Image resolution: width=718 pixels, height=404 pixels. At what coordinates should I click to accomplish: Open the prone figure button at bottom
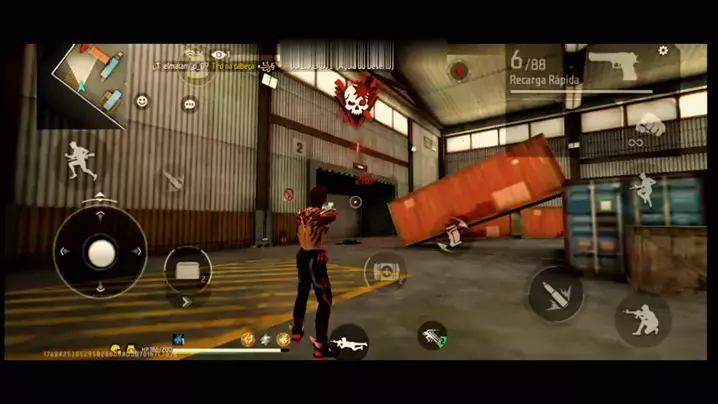[x=349, y=343]
